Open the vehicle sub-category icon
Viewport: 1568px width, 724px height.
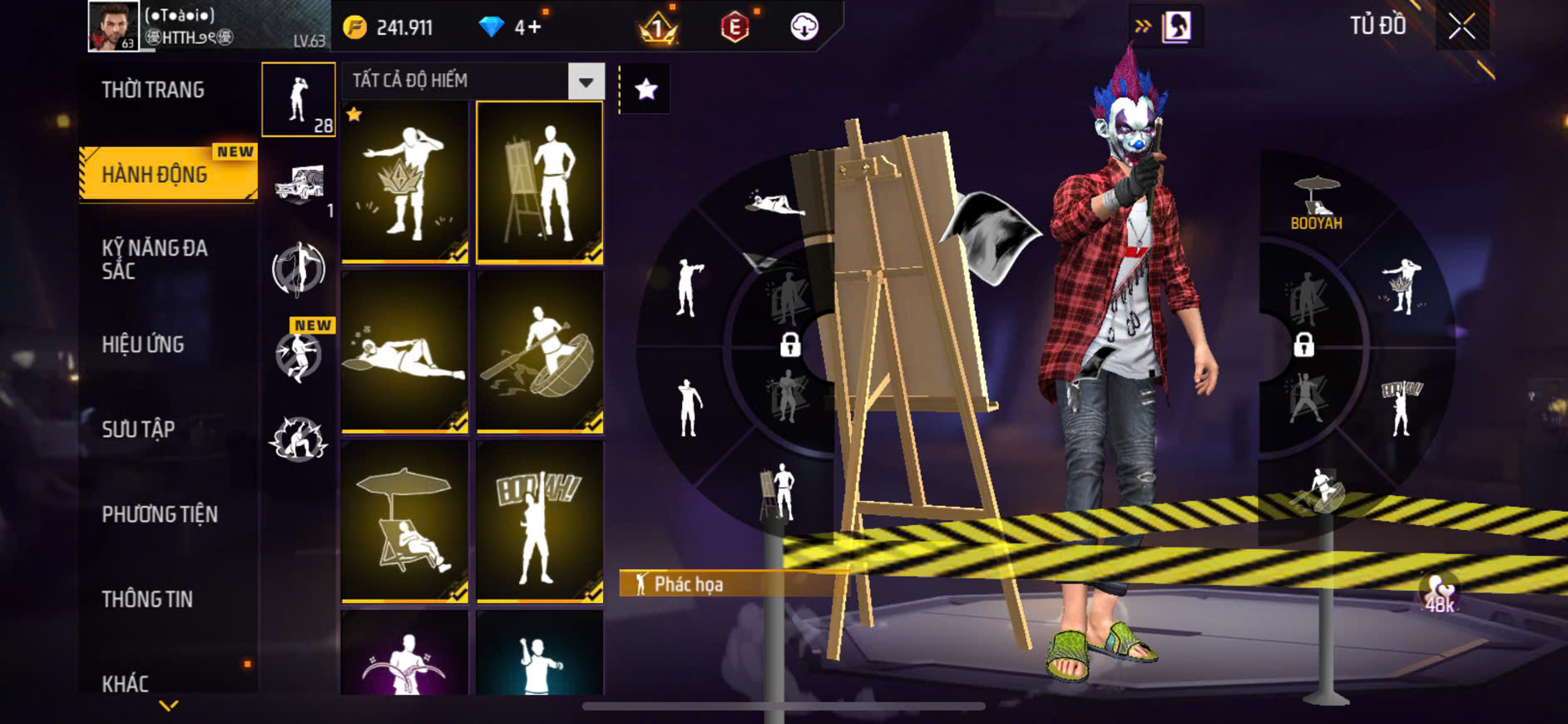[x=299, y=185]
